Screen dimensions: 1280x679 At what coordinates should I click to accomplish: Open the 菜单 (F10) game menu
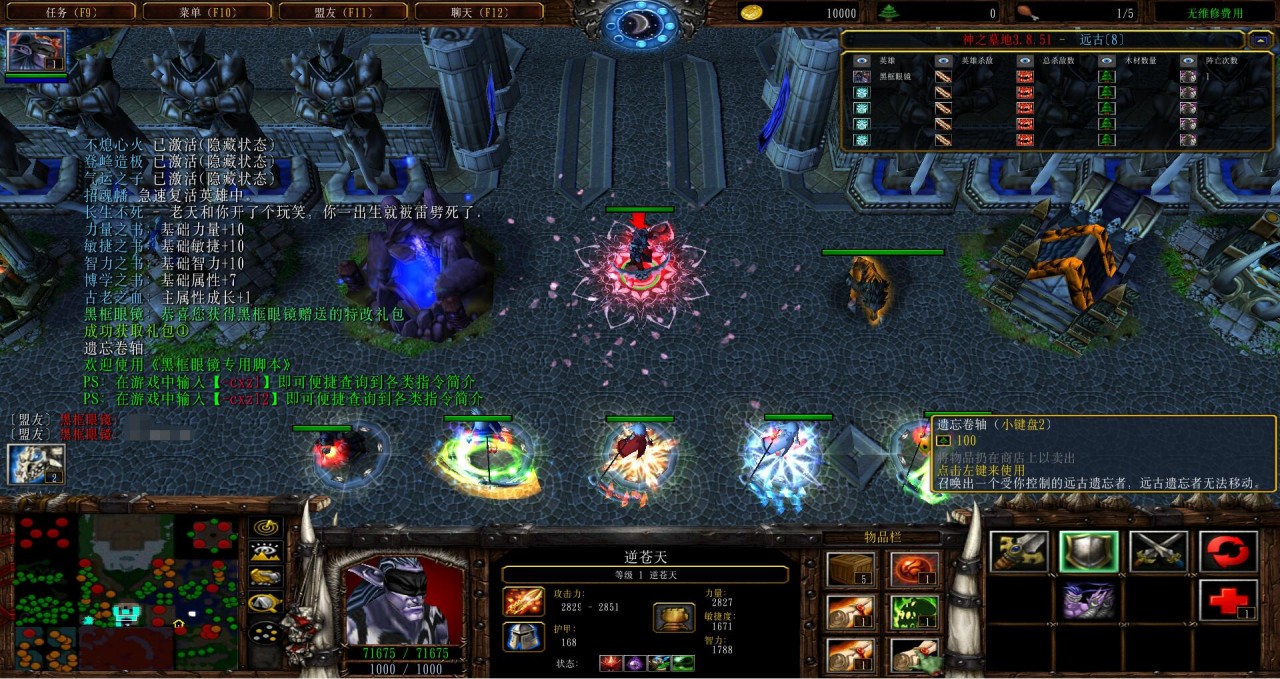[x=206, y=12]
